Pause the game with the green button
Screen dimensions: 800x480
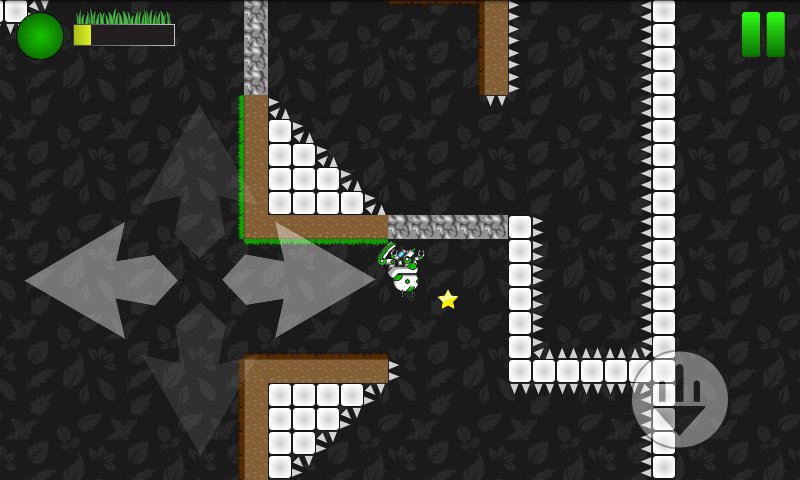point(763,34)
